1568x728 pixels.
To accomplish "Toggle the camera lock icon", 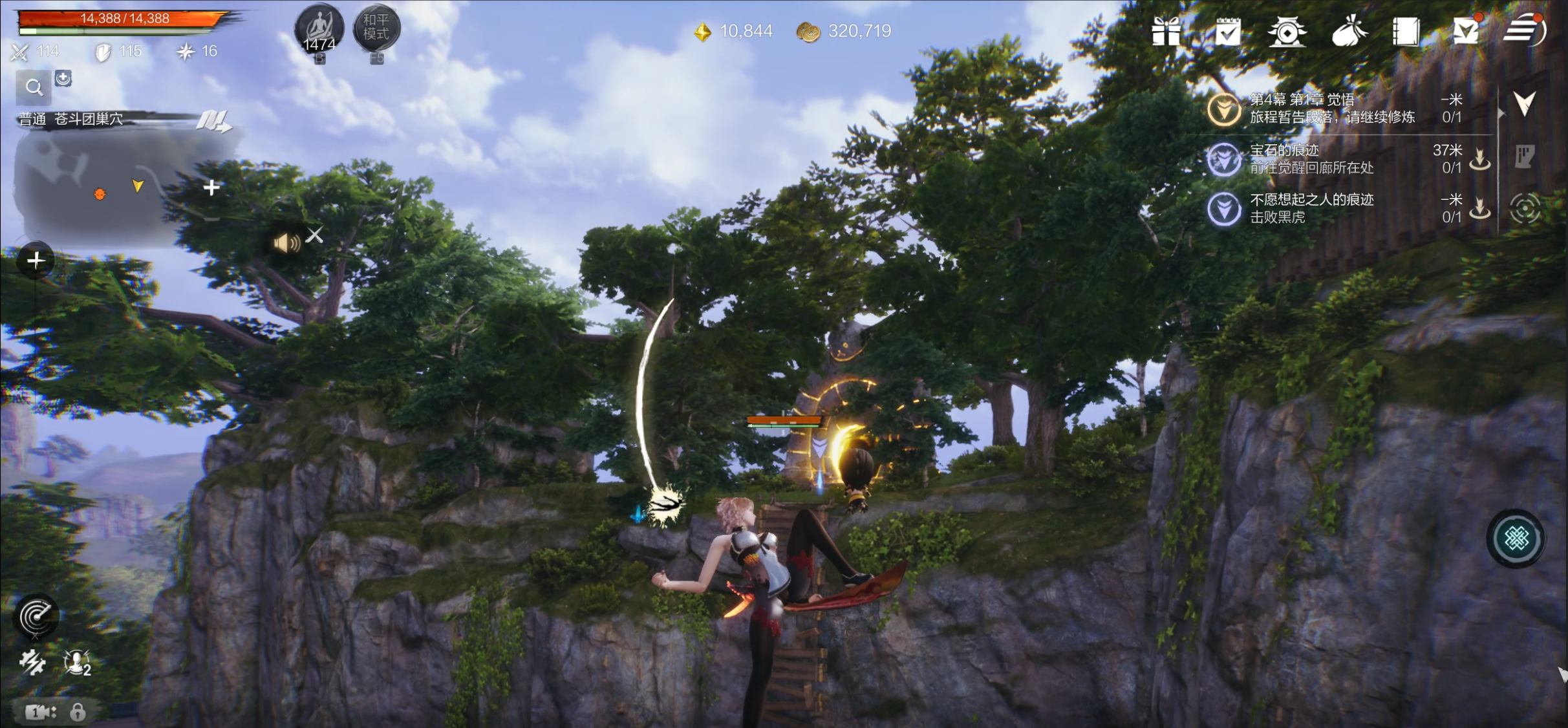I will click(78, 712).
